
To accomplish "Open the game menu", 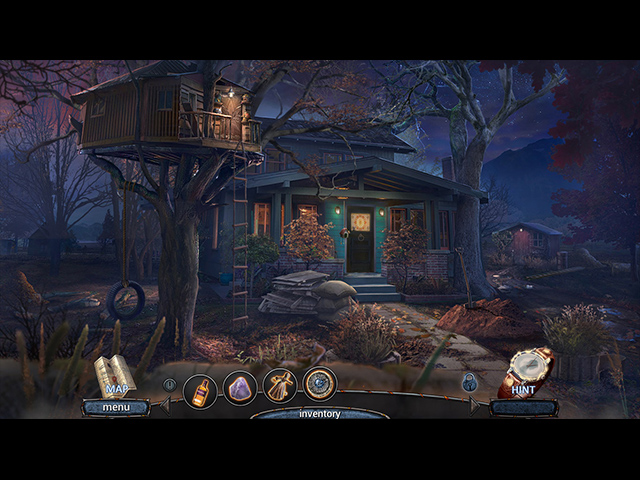I will pos(115,407).
